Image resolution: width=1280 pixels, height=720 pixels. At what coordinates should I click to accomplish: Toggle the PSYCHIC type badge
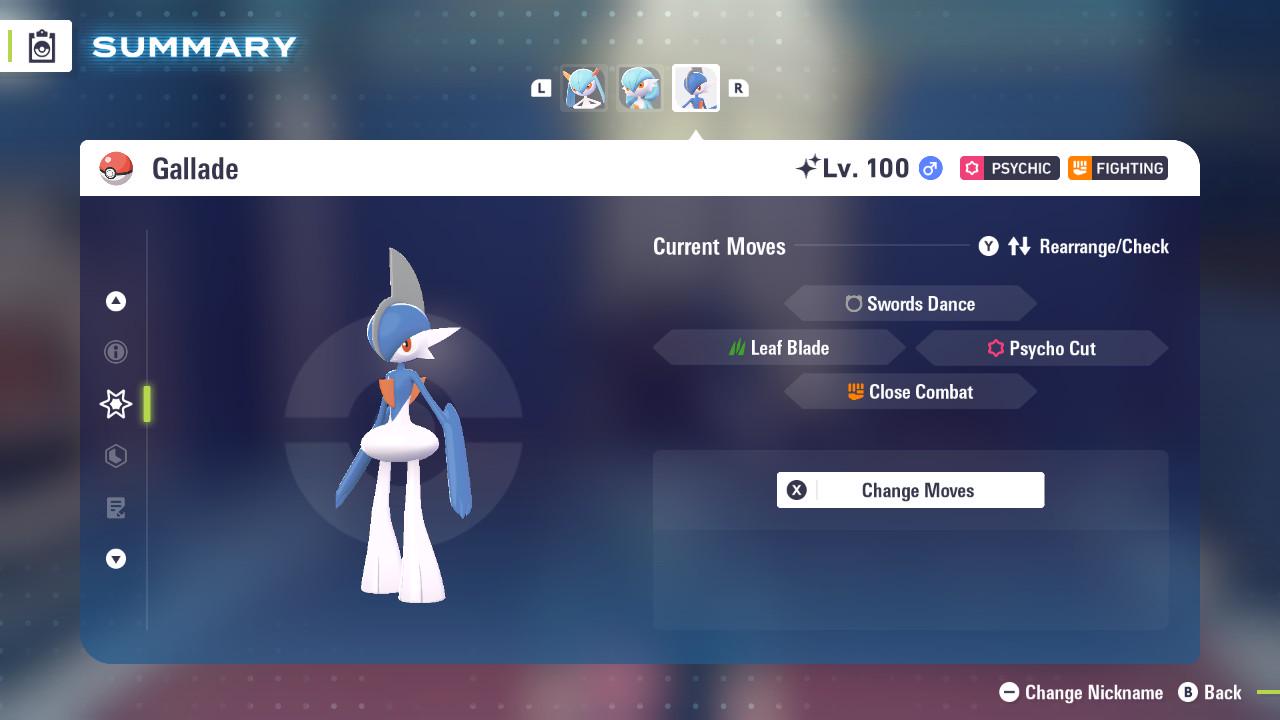1009,168
